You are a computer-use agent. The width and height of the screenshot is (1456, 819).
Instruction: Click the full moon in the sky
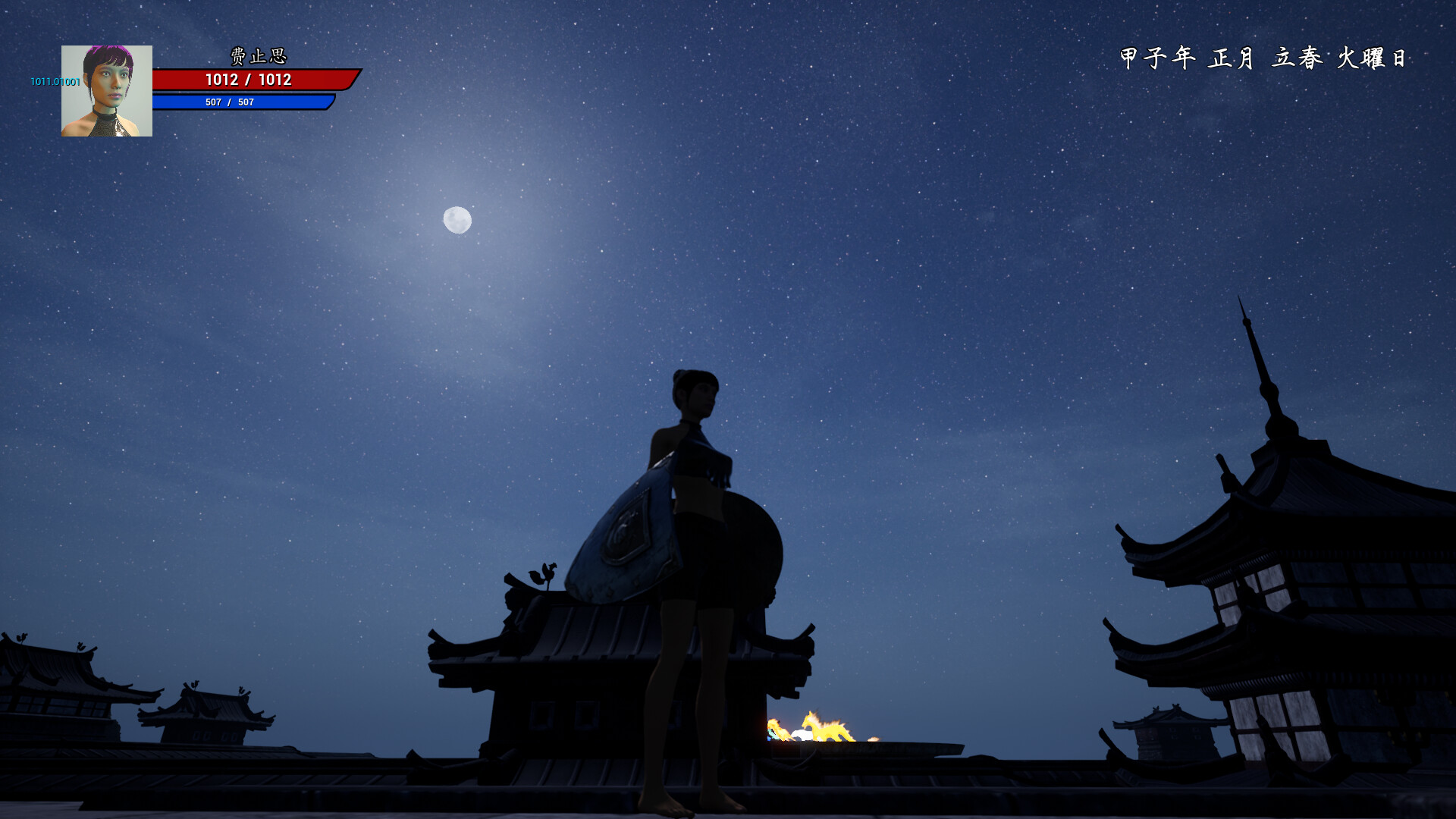(x=460, y=220)
